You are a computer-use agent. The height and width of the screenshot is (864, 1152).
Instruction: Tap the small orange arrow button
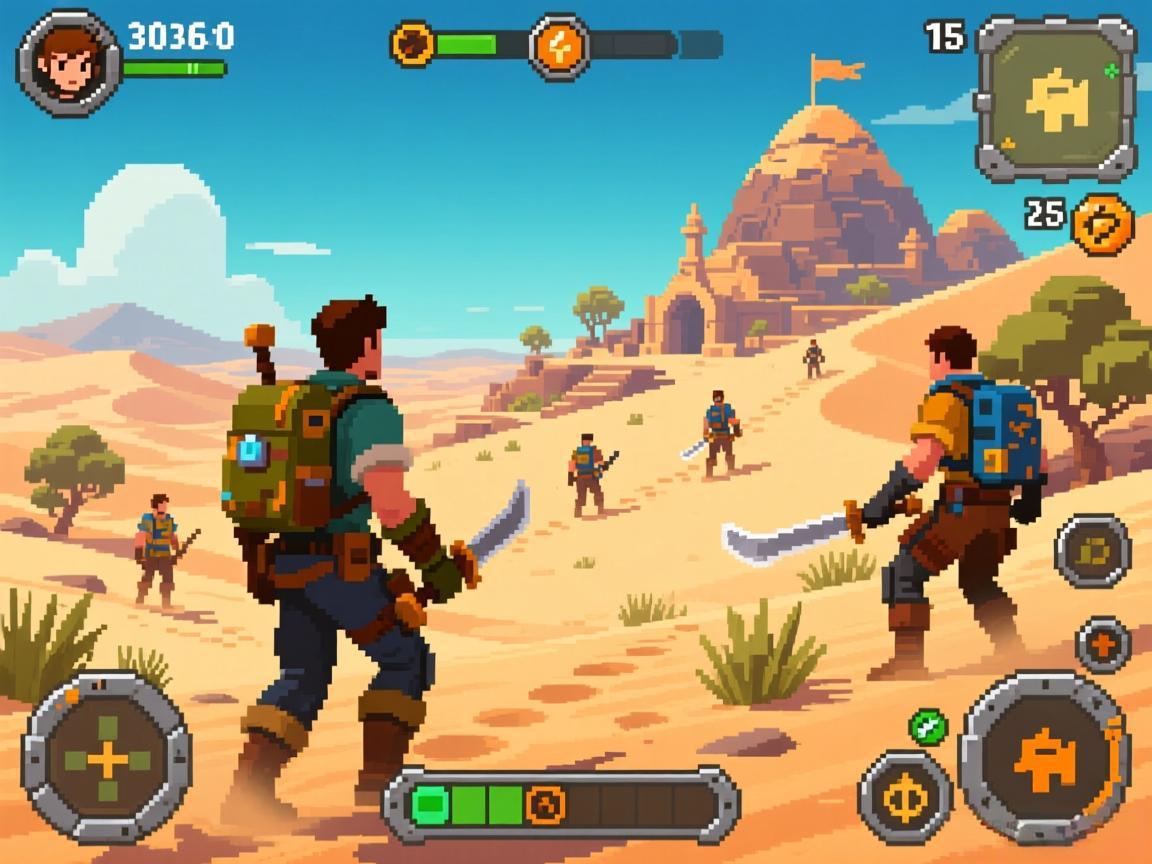(x=1103, y=645)
